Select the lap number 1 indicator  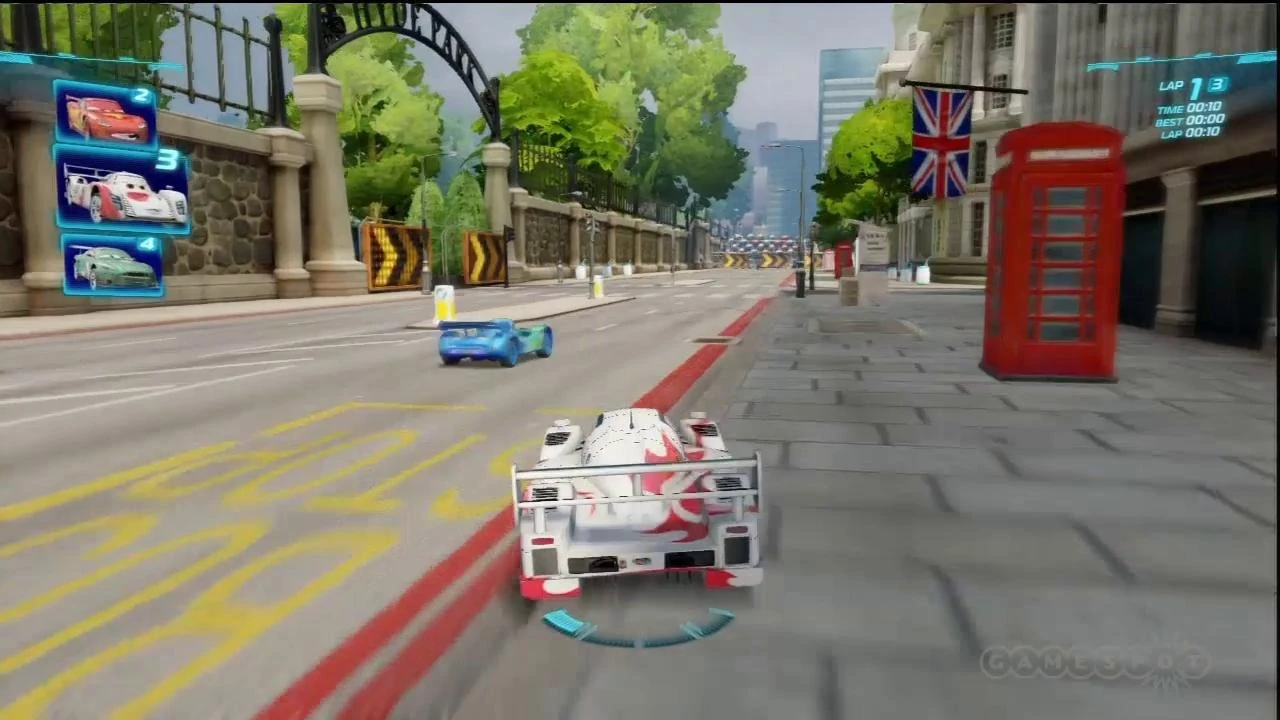pyautogui.click(x=1195, y=89)
